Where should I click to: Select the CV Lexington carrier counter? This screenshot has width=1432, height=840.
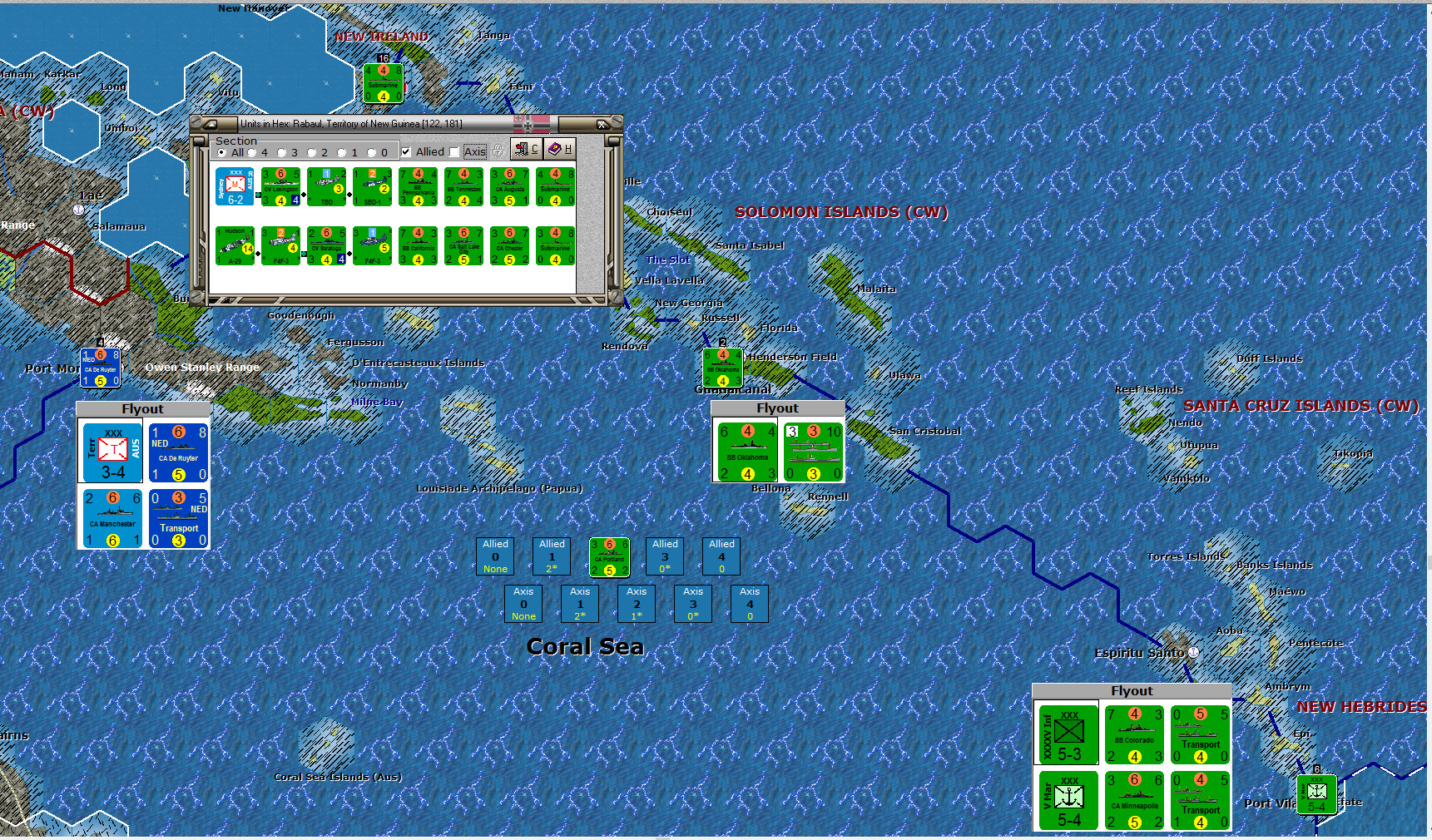280,186
